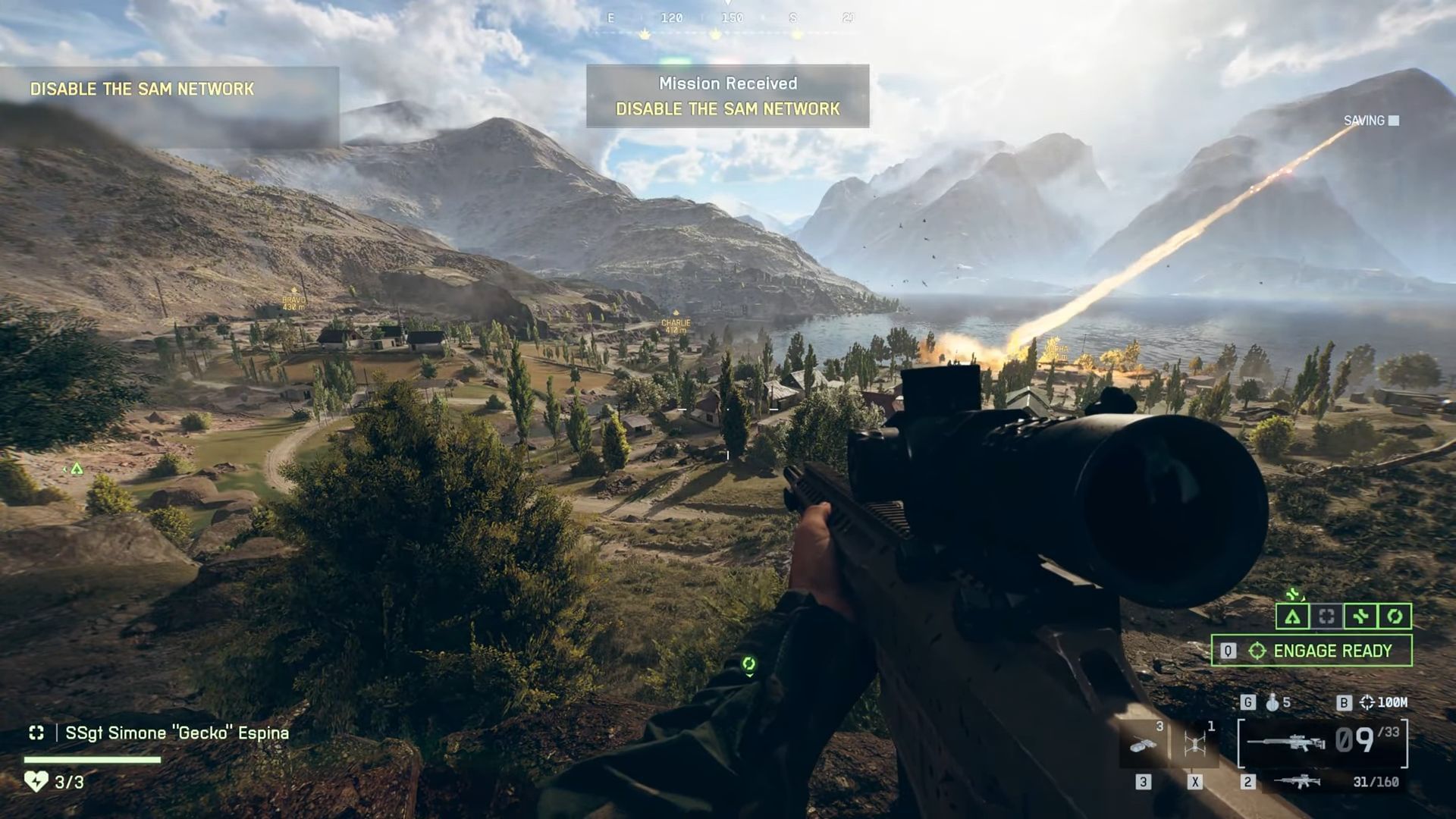Image resolution: width=1456 pixels, height=819 pixels.
Task: Enable the dimmed crosshair slot in the squad strip
Action: [1326, 616]
